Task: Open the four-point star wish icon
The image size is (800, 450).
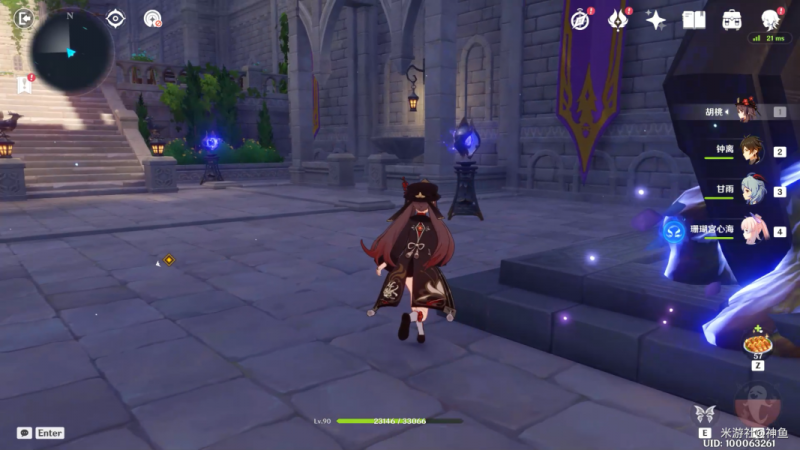Action: tap(656, 19)
